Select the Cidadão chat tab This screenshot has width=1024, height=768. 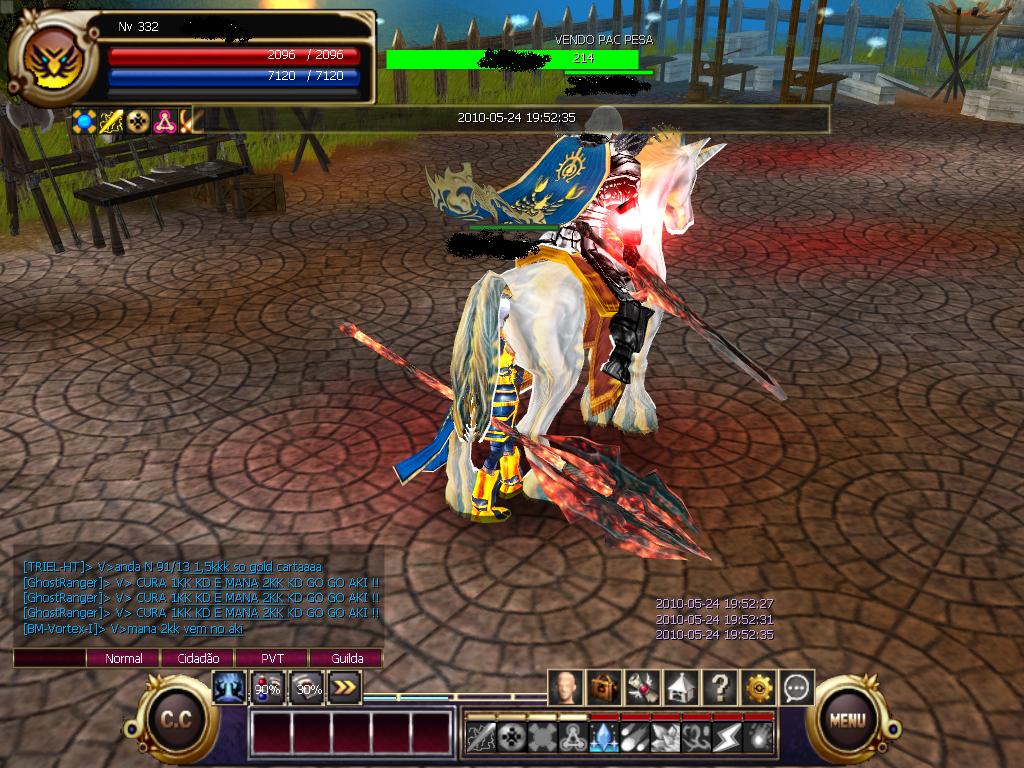tap(198, 658)
